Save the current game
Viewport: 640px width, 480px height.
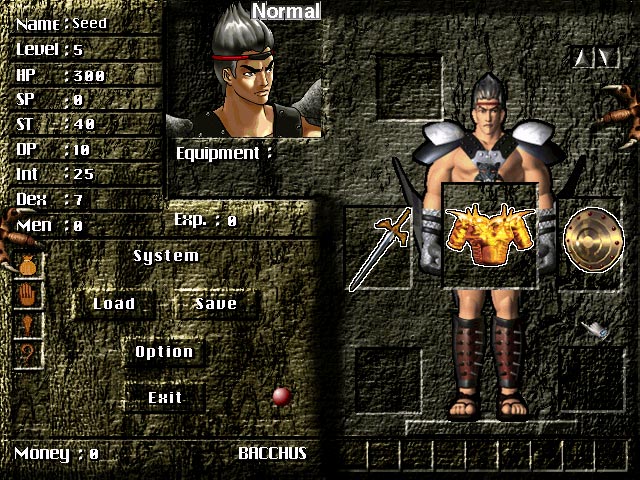215,304
